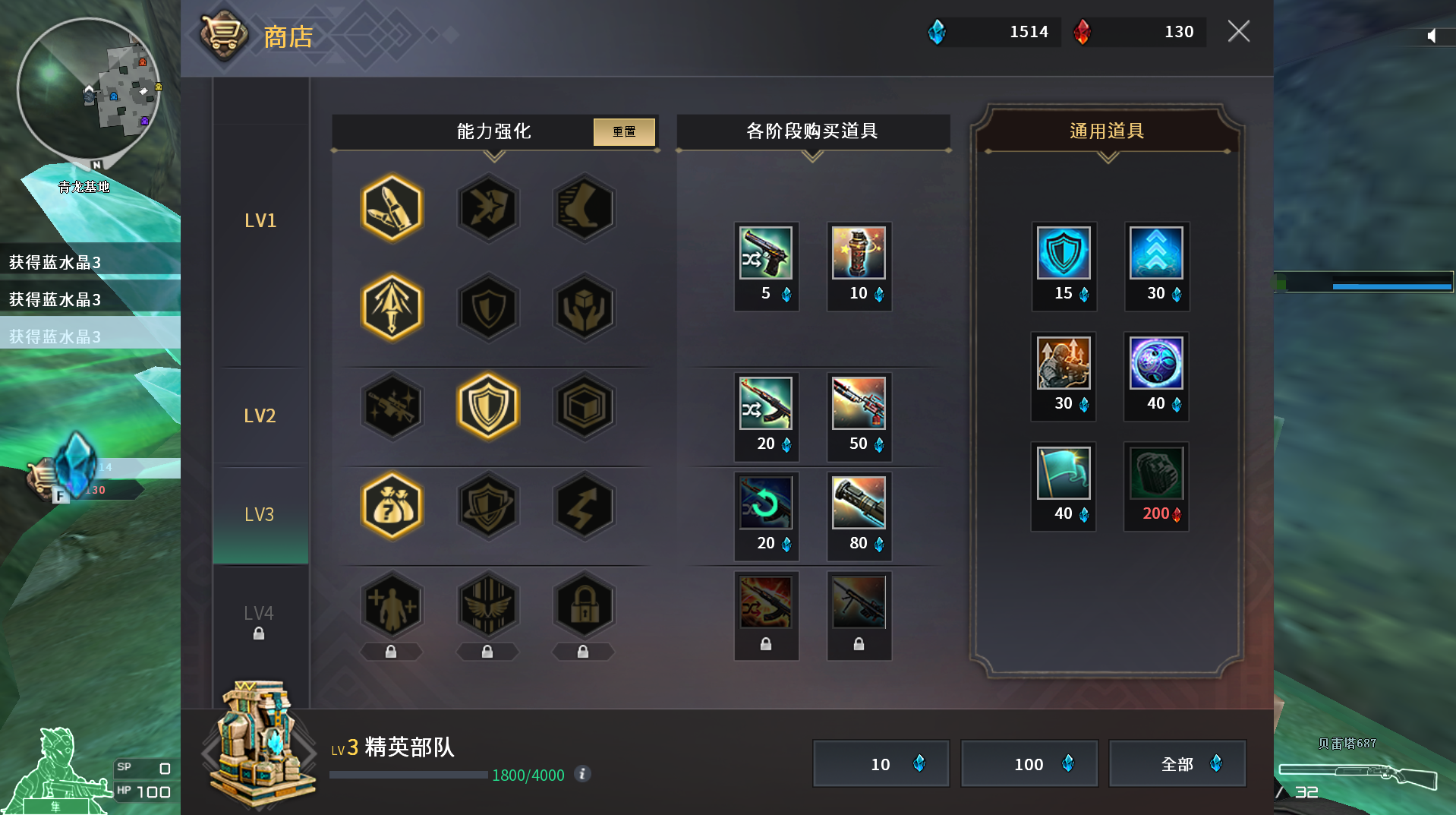Select the mystery money bags skill icon
Screen dimensions: 1456x815
pos(392,506)
